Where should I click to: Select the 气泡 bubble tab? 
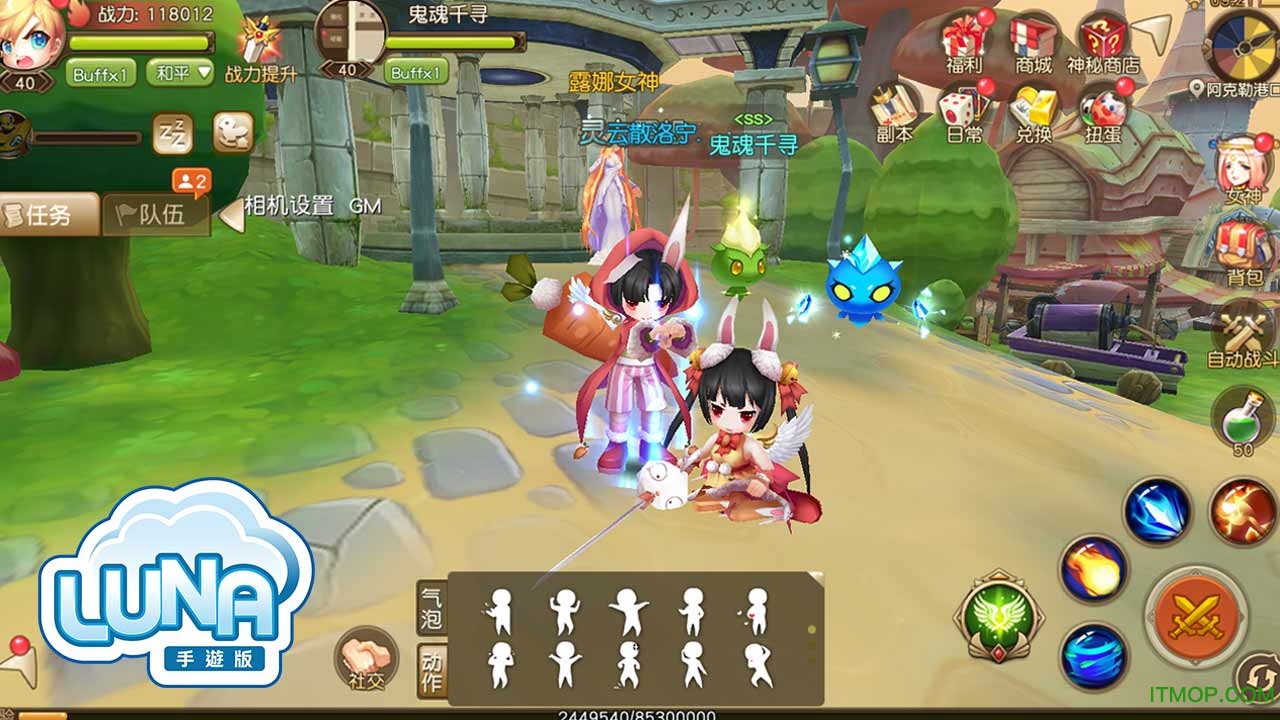point(431,608)
